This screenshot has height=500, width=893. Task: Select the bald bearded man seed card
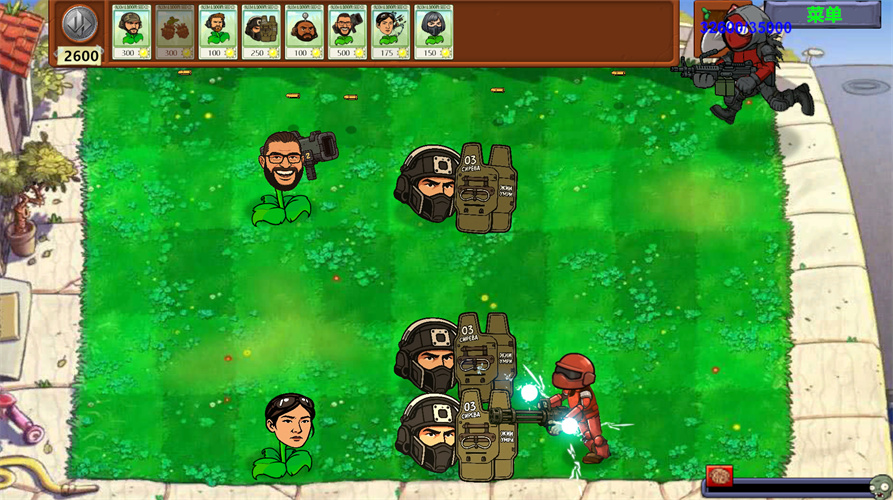pos(304,33)
